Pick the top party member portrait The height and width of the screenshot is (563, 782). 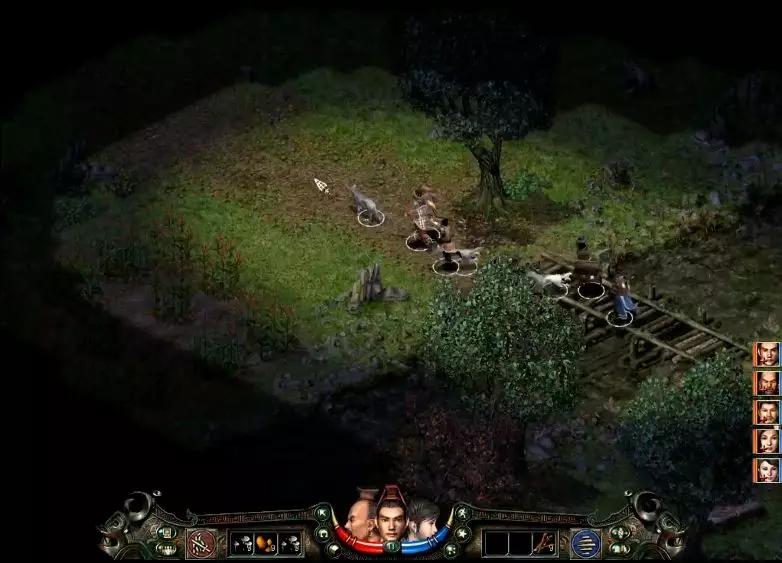pyautogui.click(x=767, y=354)
